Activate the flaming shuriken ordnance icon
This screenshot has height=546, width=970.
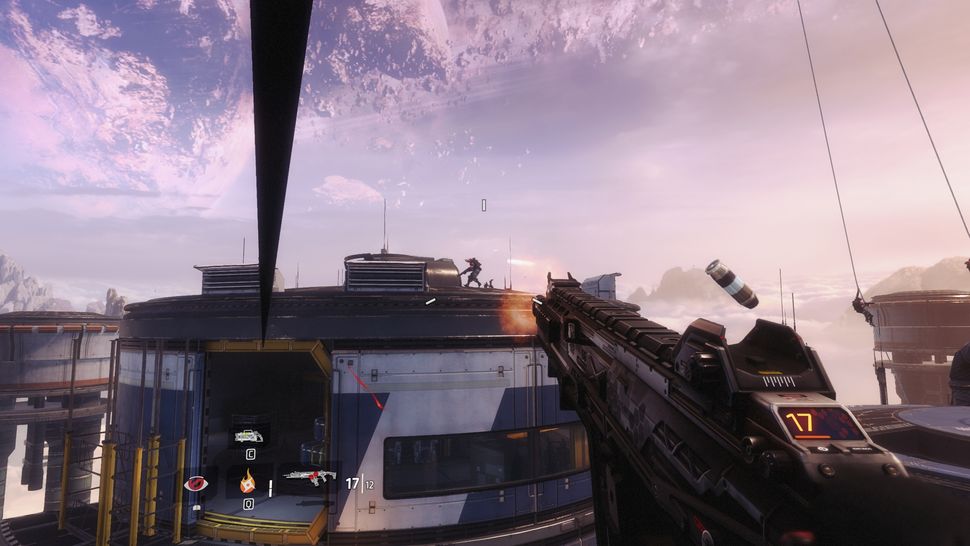click(248, 483)
